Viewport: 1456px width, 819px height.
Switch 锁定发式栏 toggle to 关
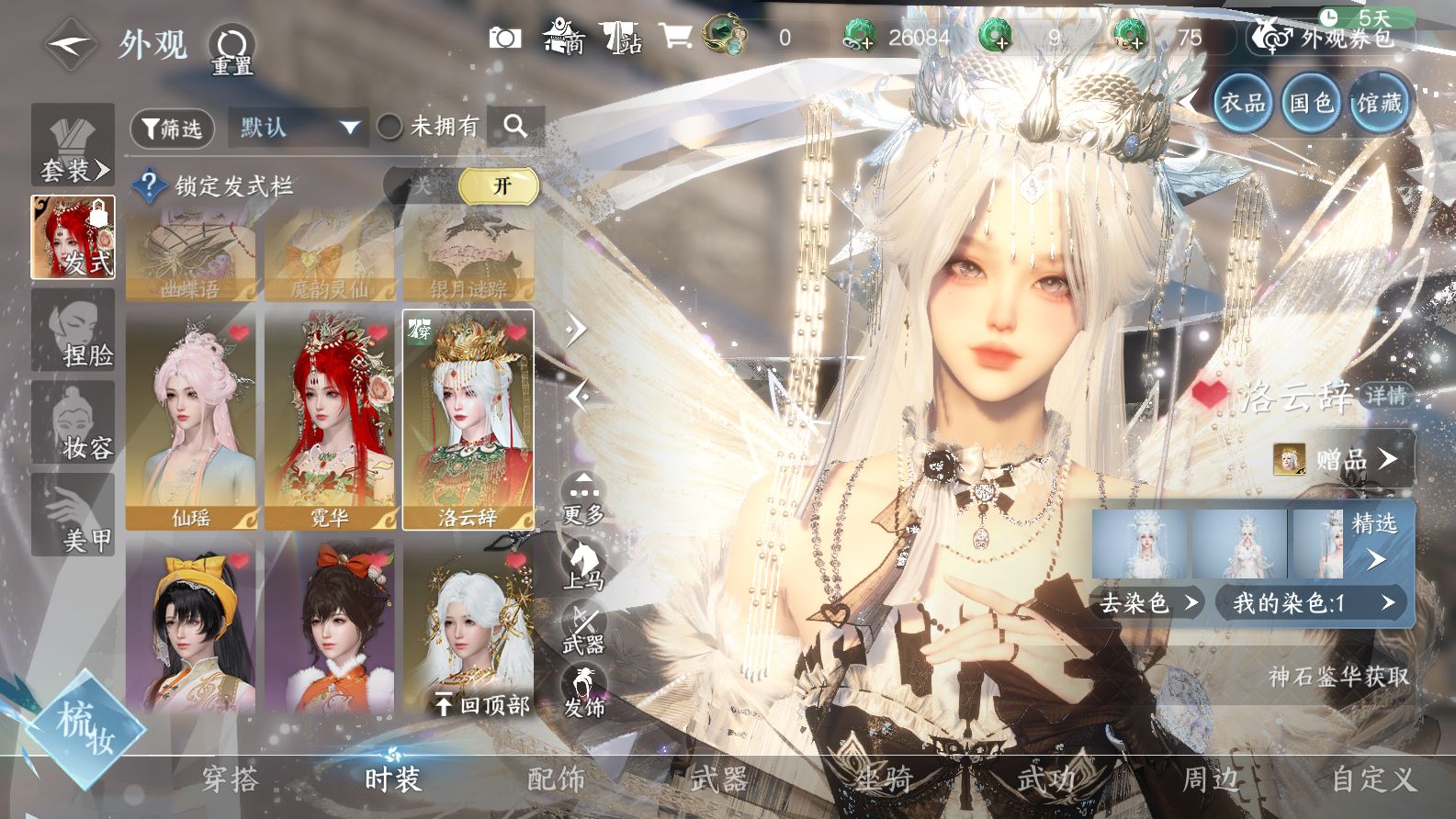422,186
